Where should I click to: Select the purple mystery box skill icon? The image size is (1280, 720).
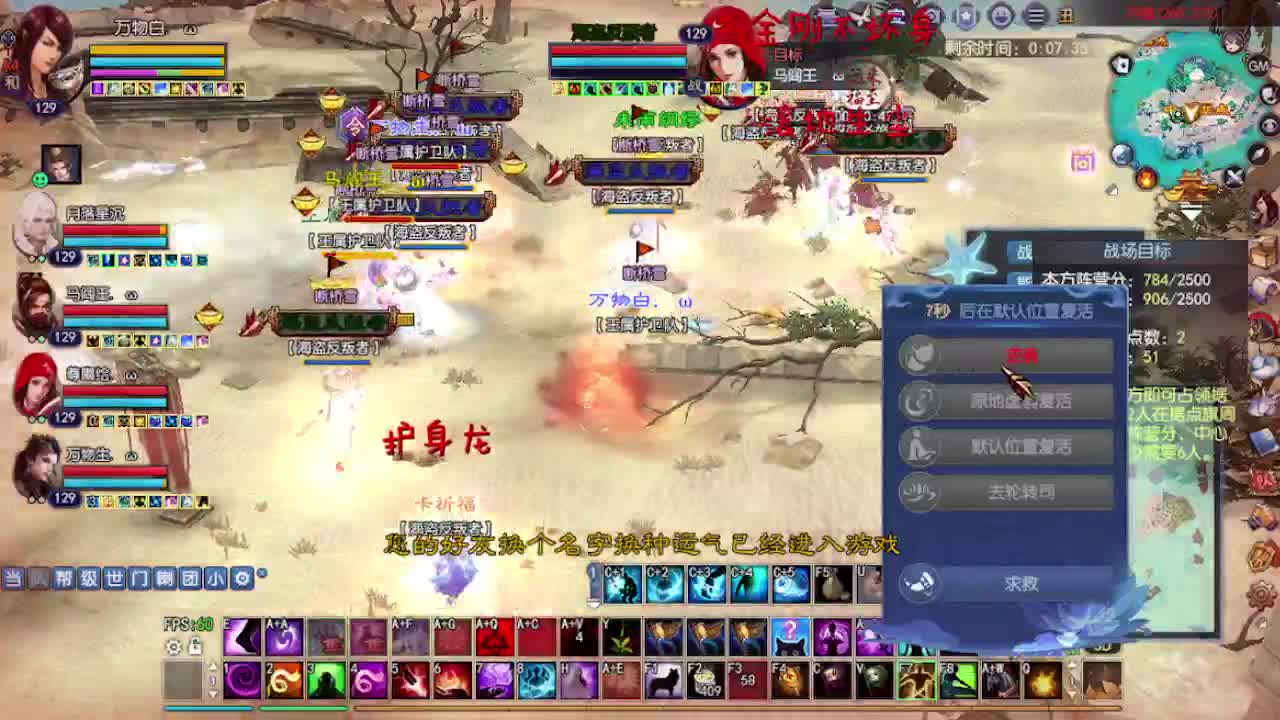(x=789, y=638)
